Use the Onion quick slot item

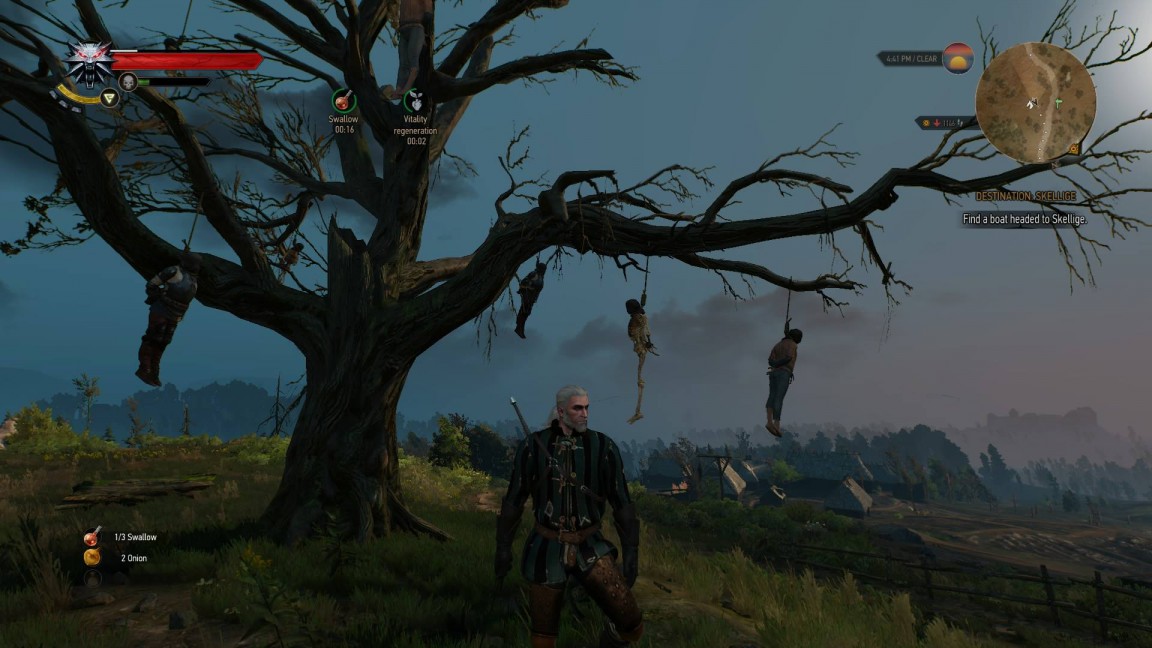[x=92, y=558]
